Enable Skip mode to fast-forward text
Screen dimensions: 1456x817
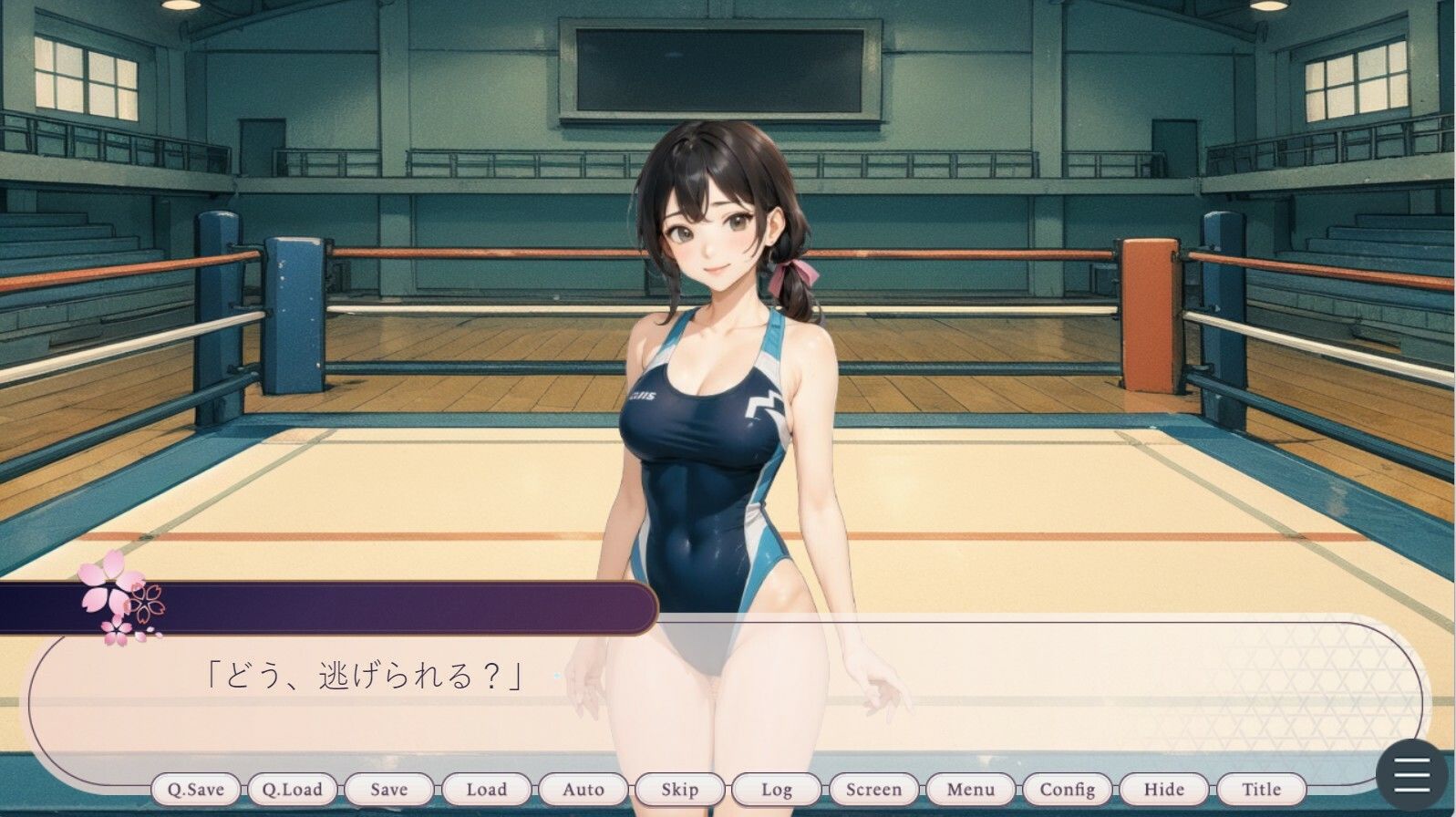point(680,790)
